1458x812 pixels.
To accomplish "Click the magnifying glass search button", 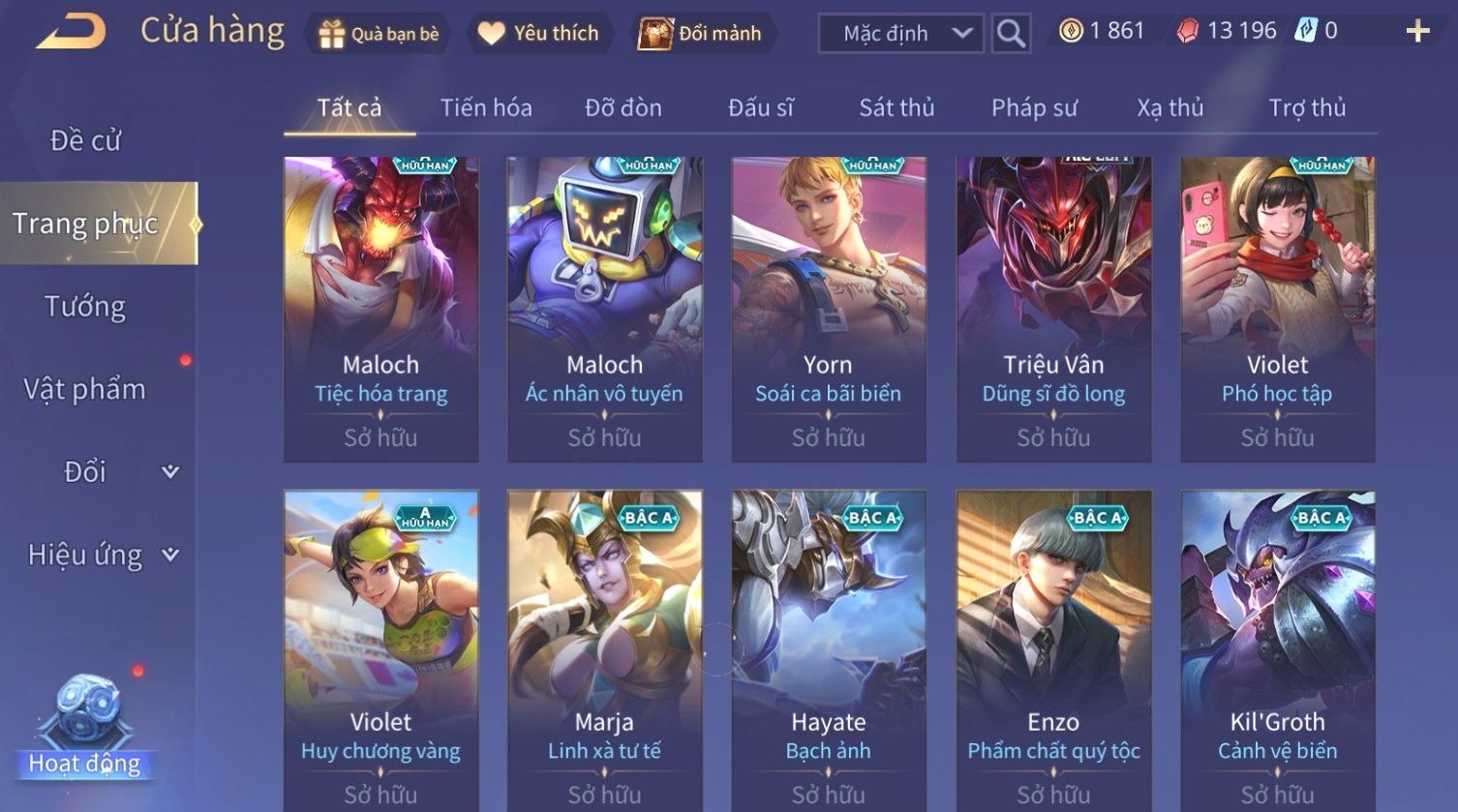I will 1011,34.
